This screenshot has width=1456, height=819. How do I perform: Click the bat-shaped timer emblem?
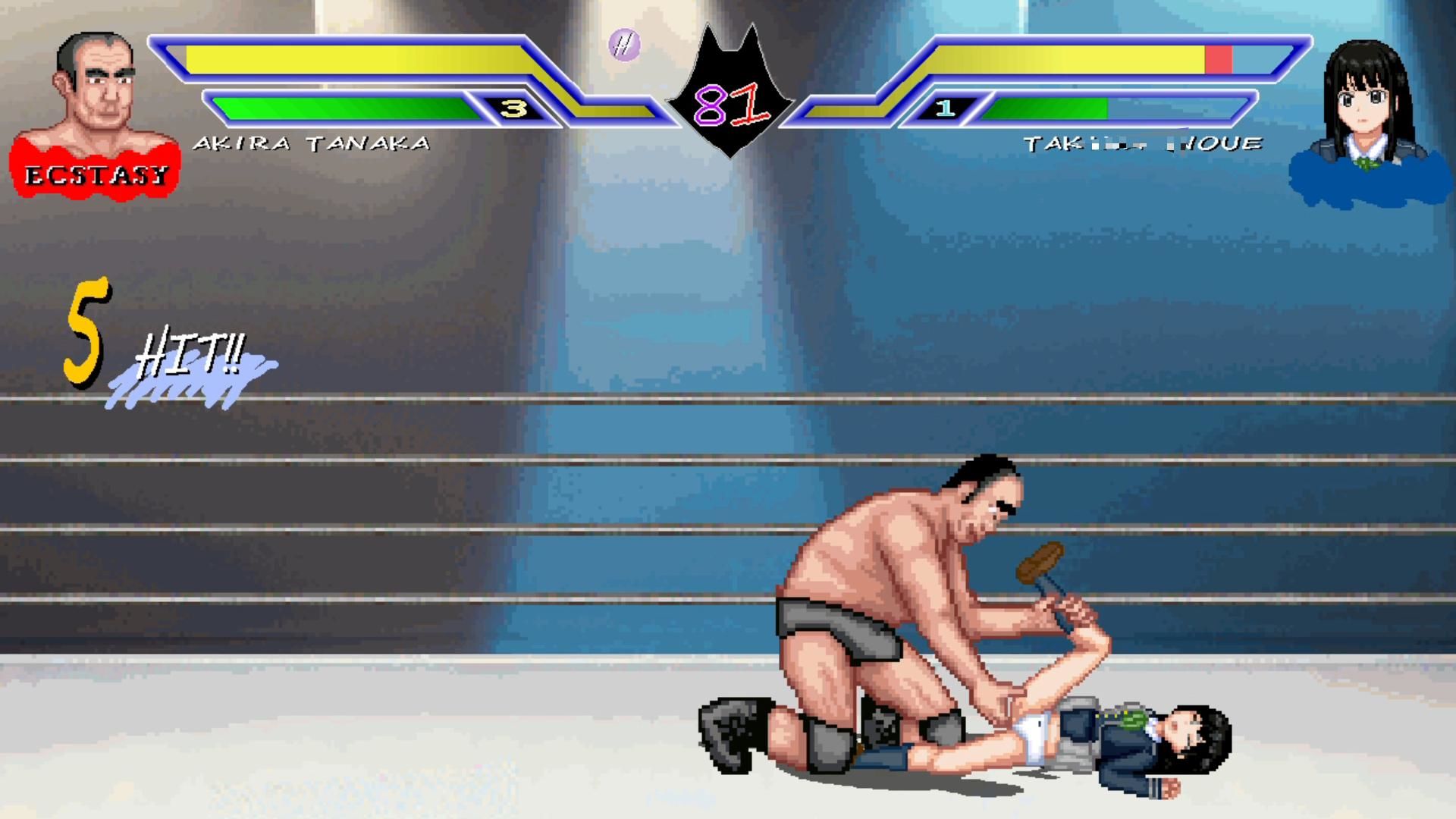tap(730, 87)
